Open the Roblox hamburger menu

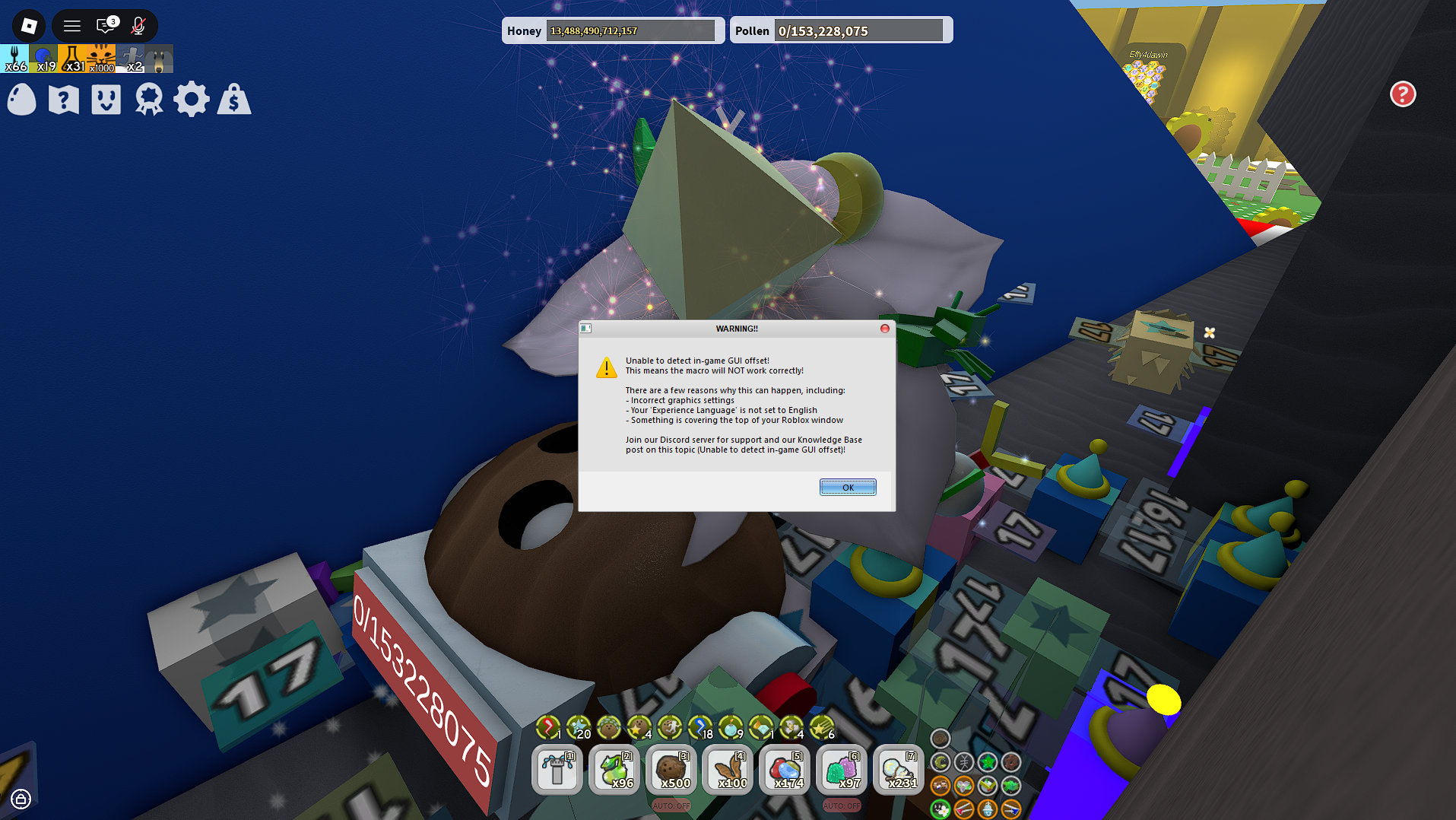(x=71, y=25)
